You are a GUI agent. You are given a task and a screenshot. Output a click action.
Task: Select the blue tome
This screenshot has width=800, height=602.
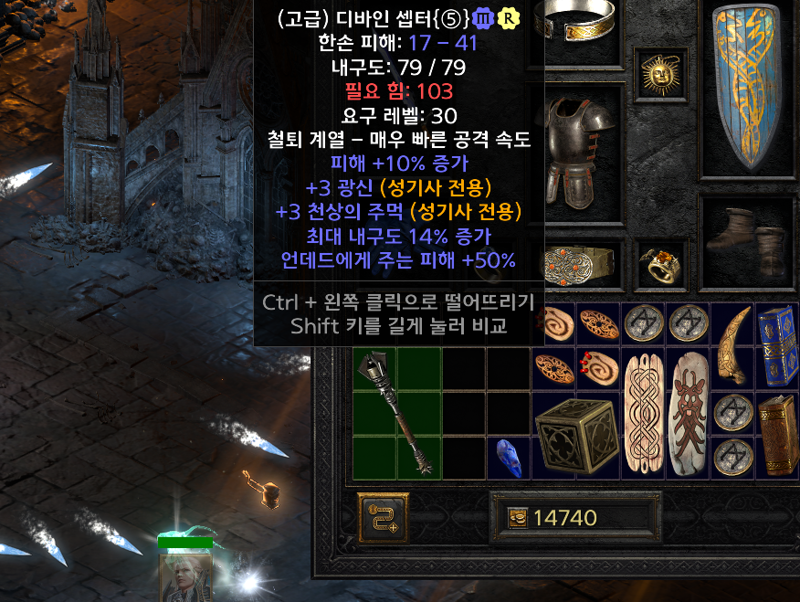click(x=776, y=345)
